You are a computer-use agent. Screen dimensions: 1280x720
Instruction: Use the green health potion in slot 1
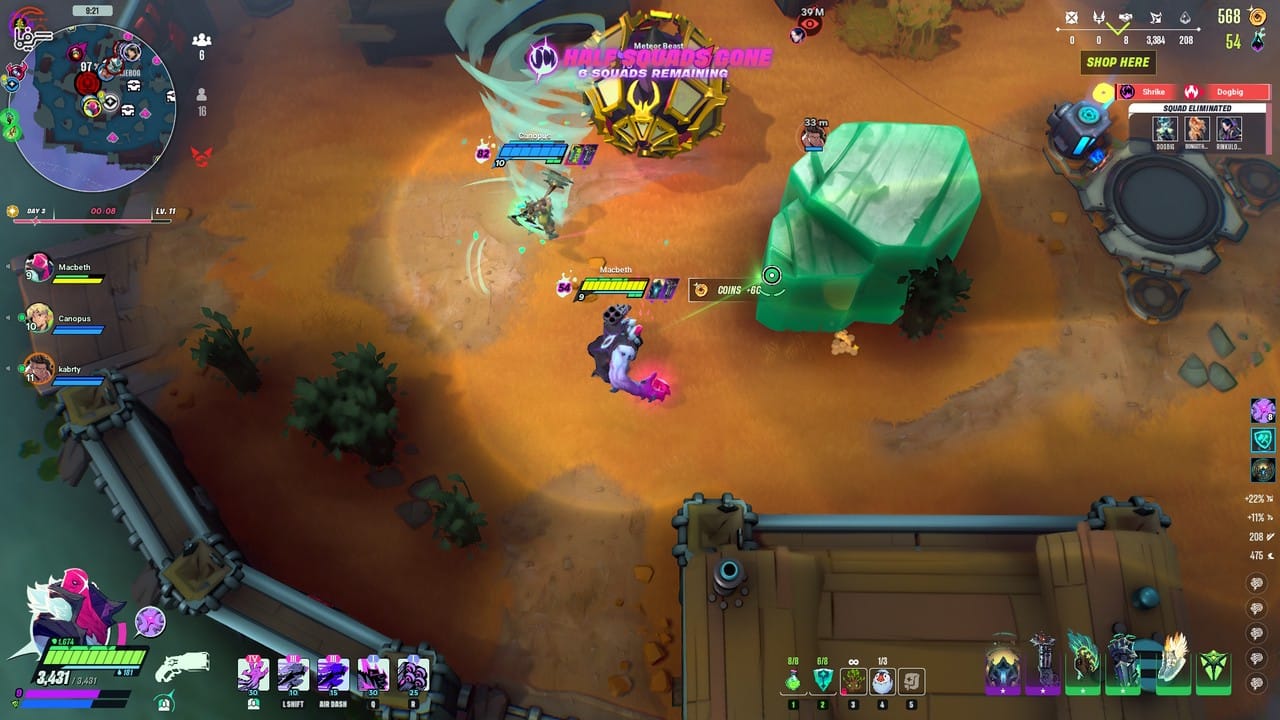tap(793, 681)
